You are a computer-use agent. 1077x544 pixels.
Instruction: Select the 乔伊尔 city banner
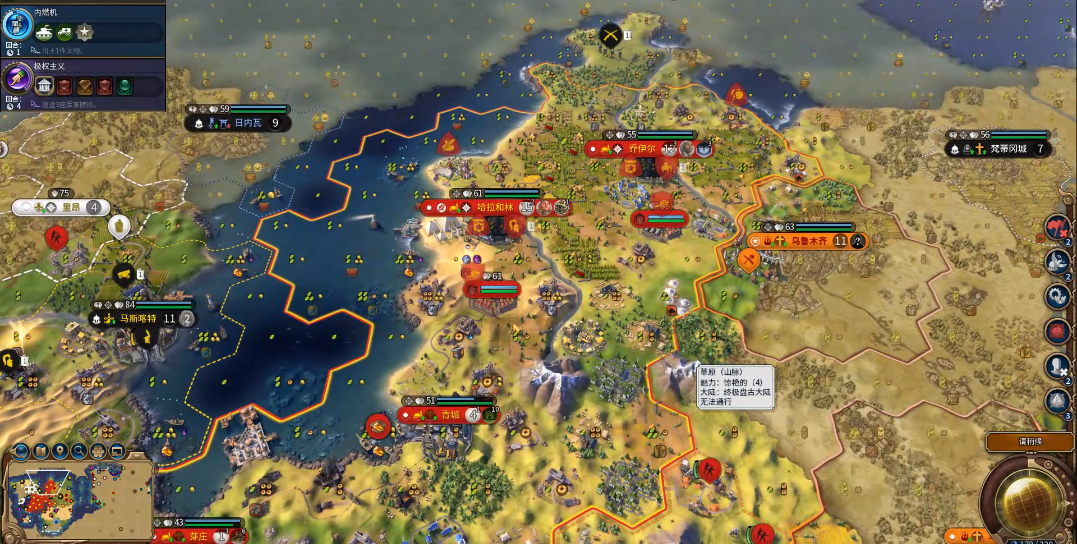tap(641, 148)
